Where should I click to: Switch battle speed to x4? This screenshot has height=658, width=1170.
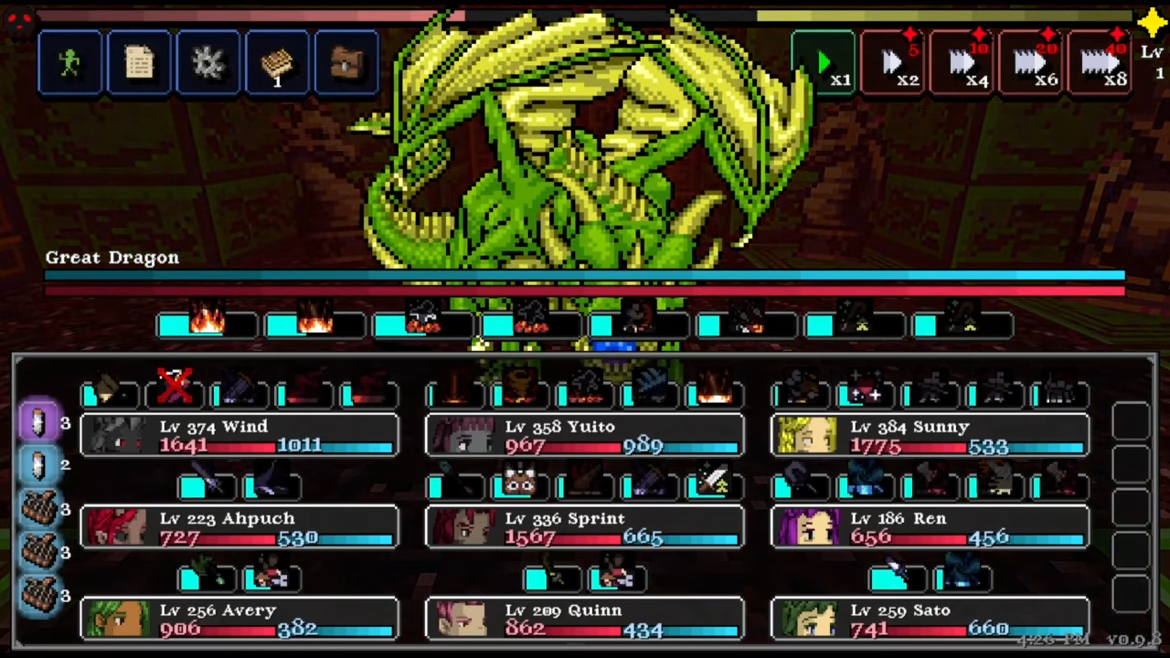point(962,64)
